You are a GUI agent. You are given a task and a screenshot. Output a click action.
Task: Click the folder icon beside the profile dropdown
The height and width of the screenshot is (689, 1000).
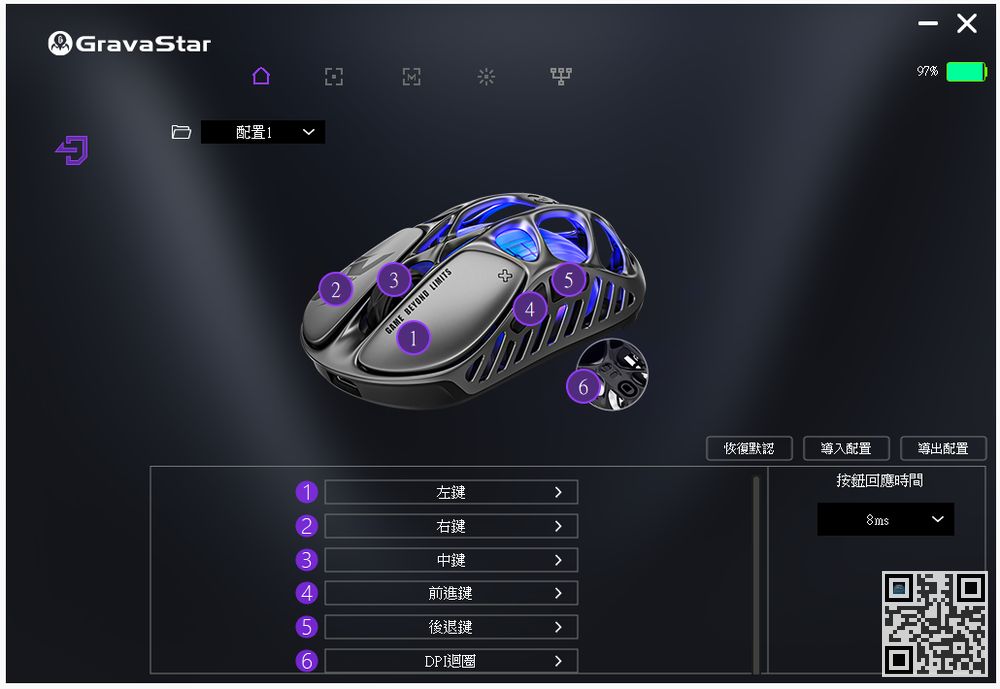tap(181, 132)
